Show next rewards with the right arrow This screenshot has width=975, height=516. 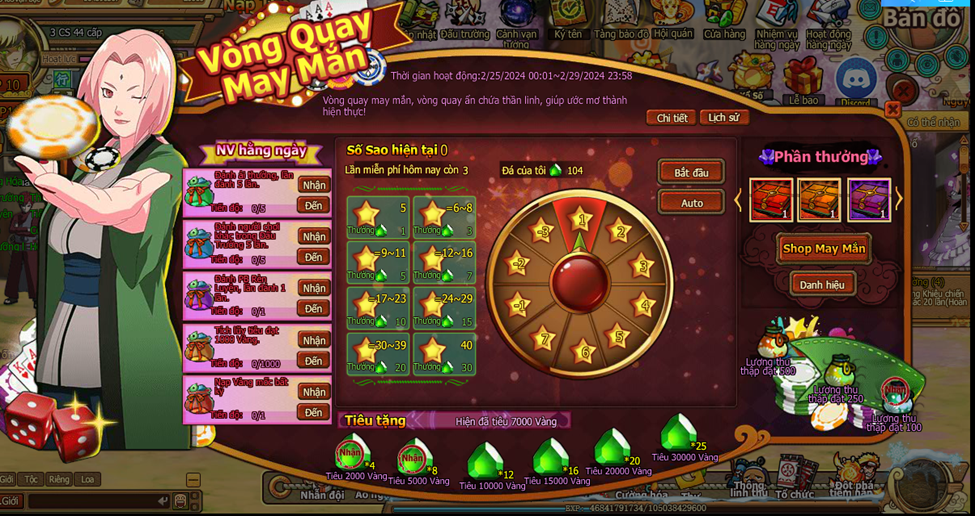click(898, 200)
